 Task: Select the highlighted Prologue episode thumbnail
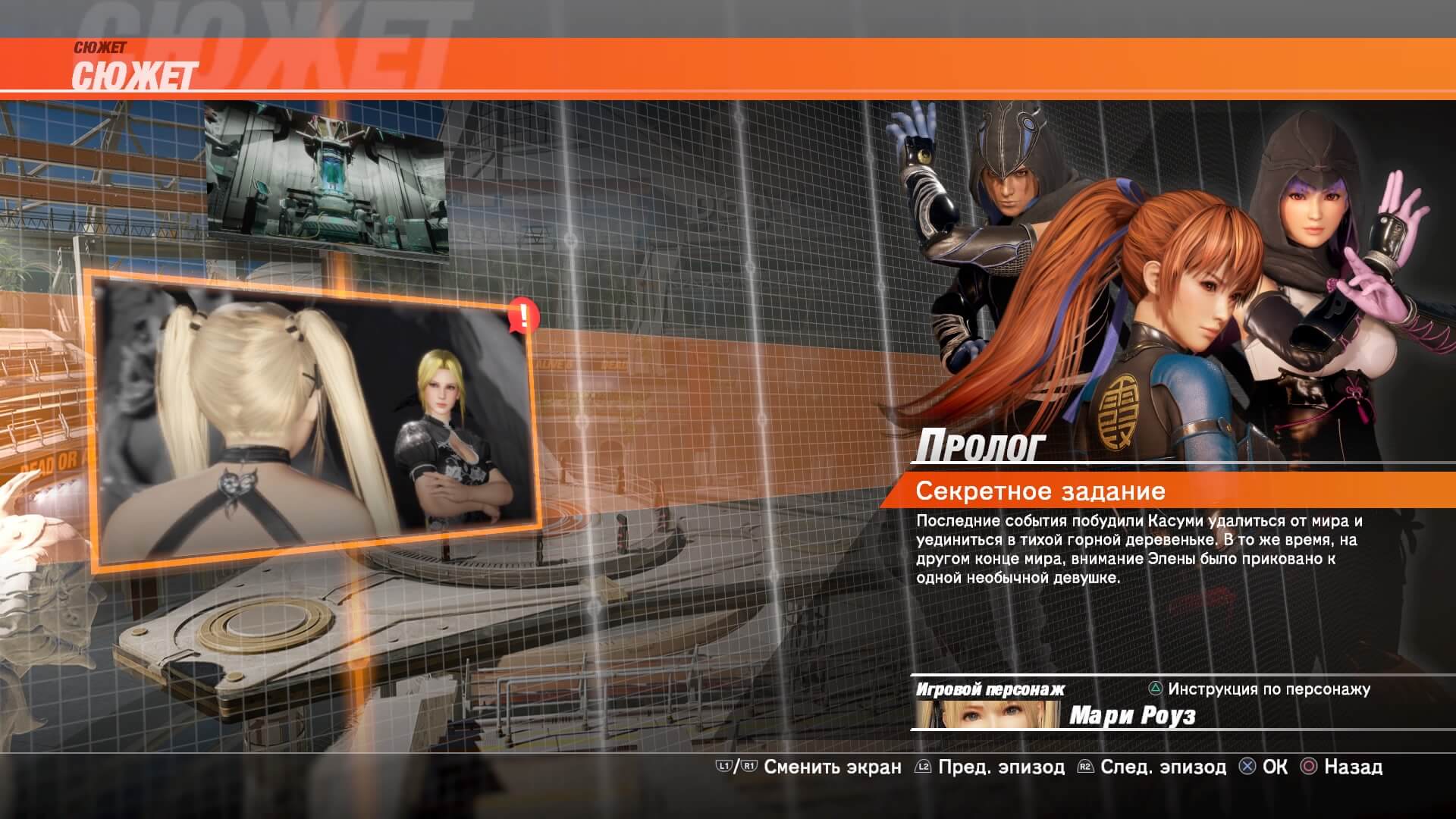312,425
